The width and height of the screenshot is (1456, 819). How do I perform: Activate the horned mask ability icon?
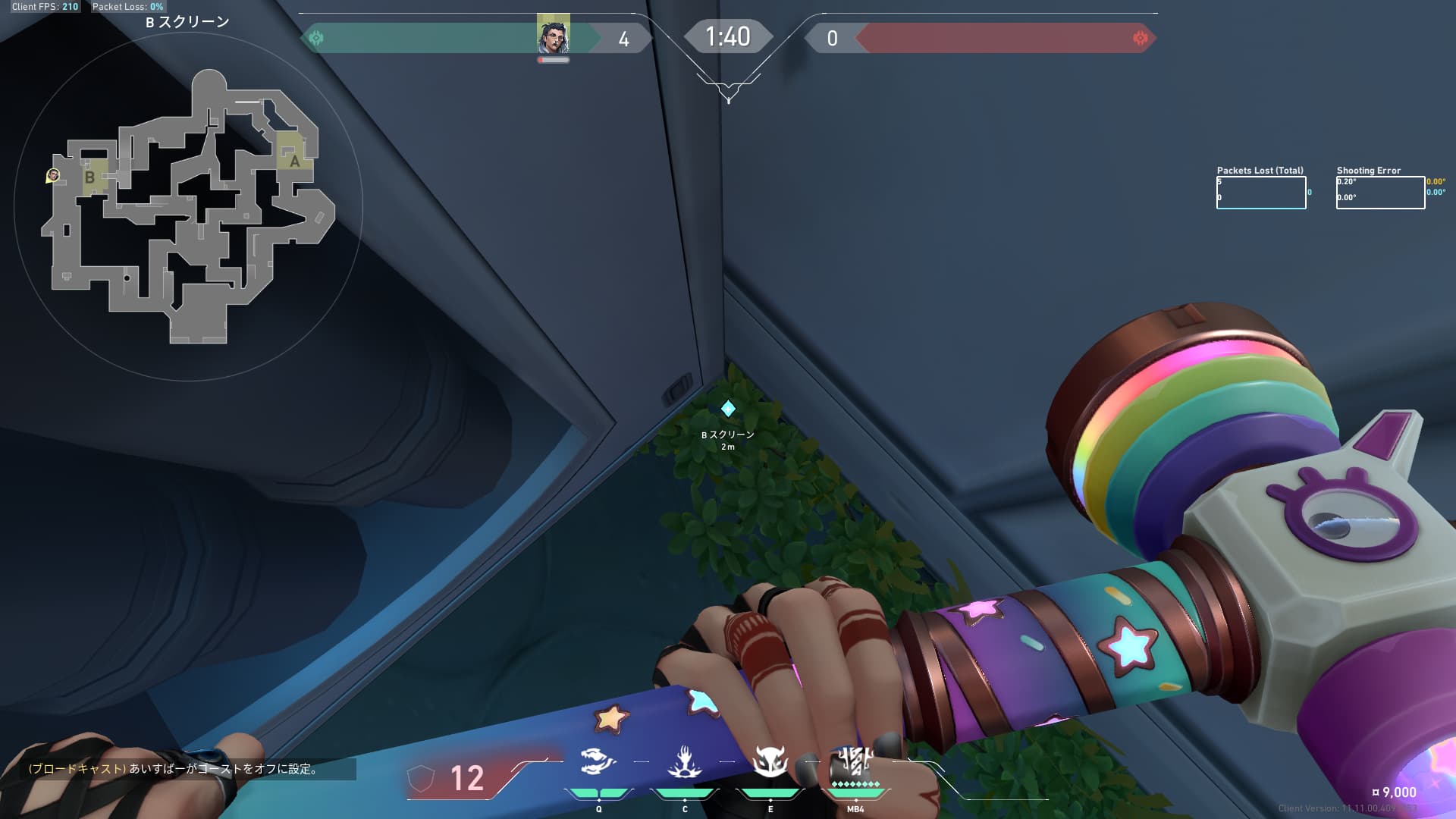[770, 761]
